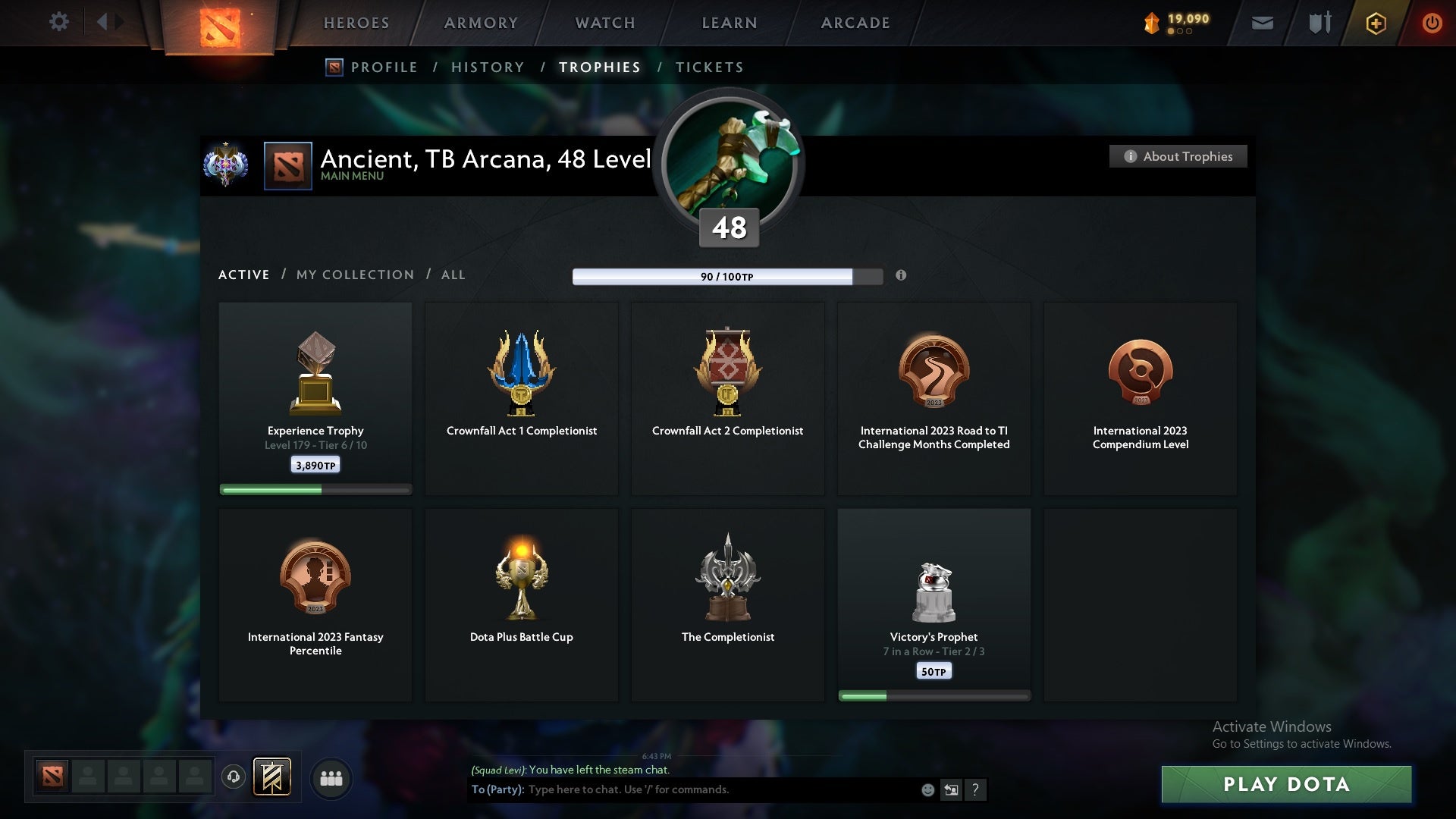The width and height of the screenshot is (1456, 819).
Task: Click the power logout icon
Action: pos(1432,23)
